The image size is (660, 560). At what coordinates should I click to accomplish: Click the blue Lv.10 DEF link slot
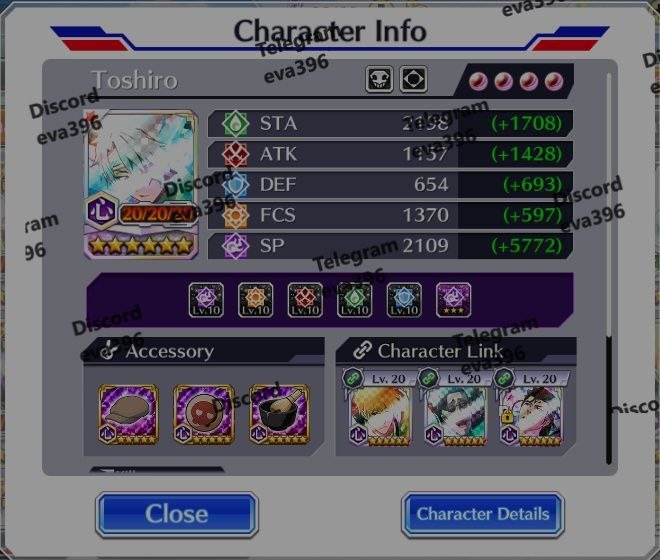404,299
